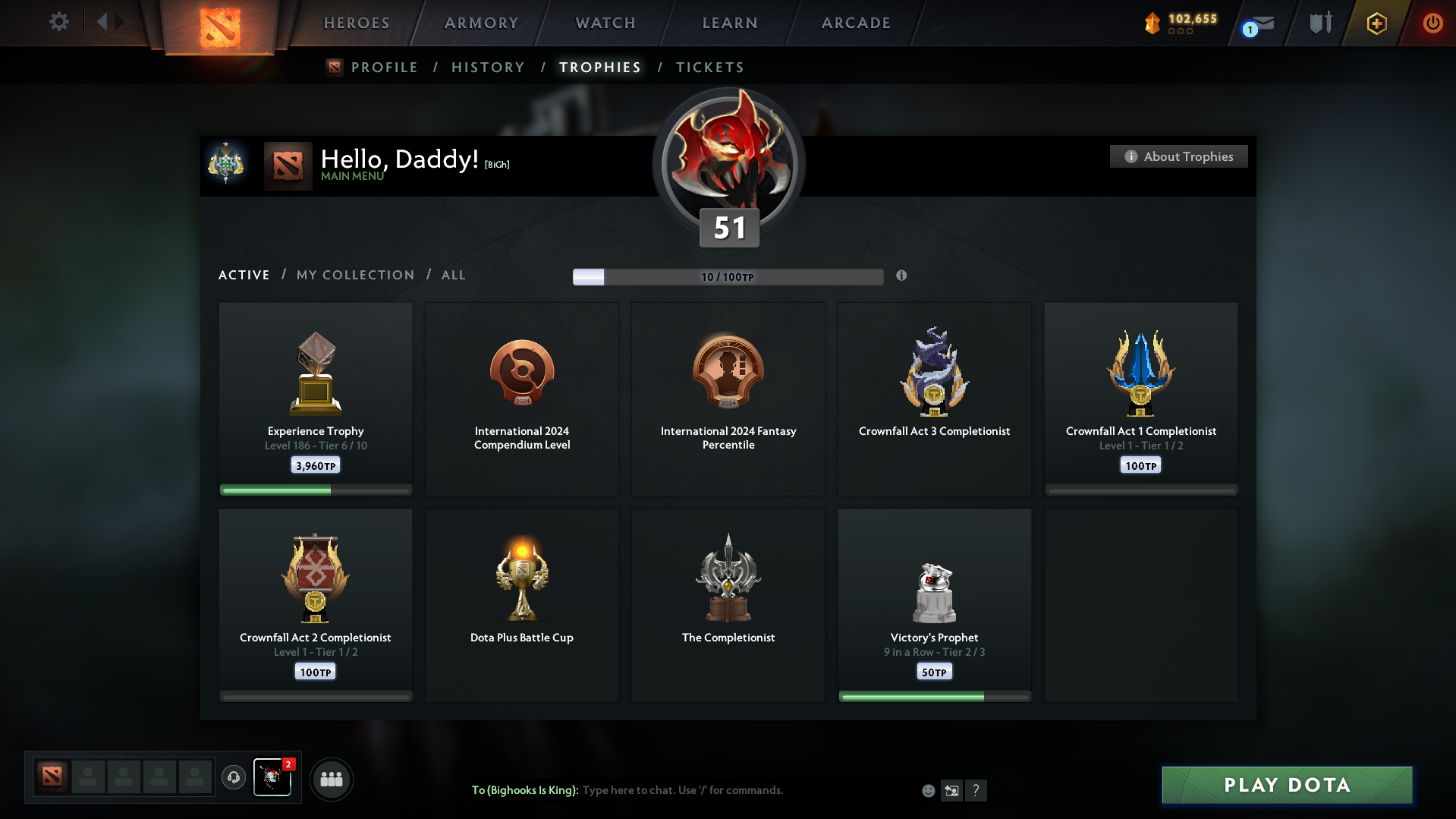This screenshot has height=819, width=1456.
Task: Open Dota Plus via the gold plus hexagon
Action: click(x=1376, y=24)
